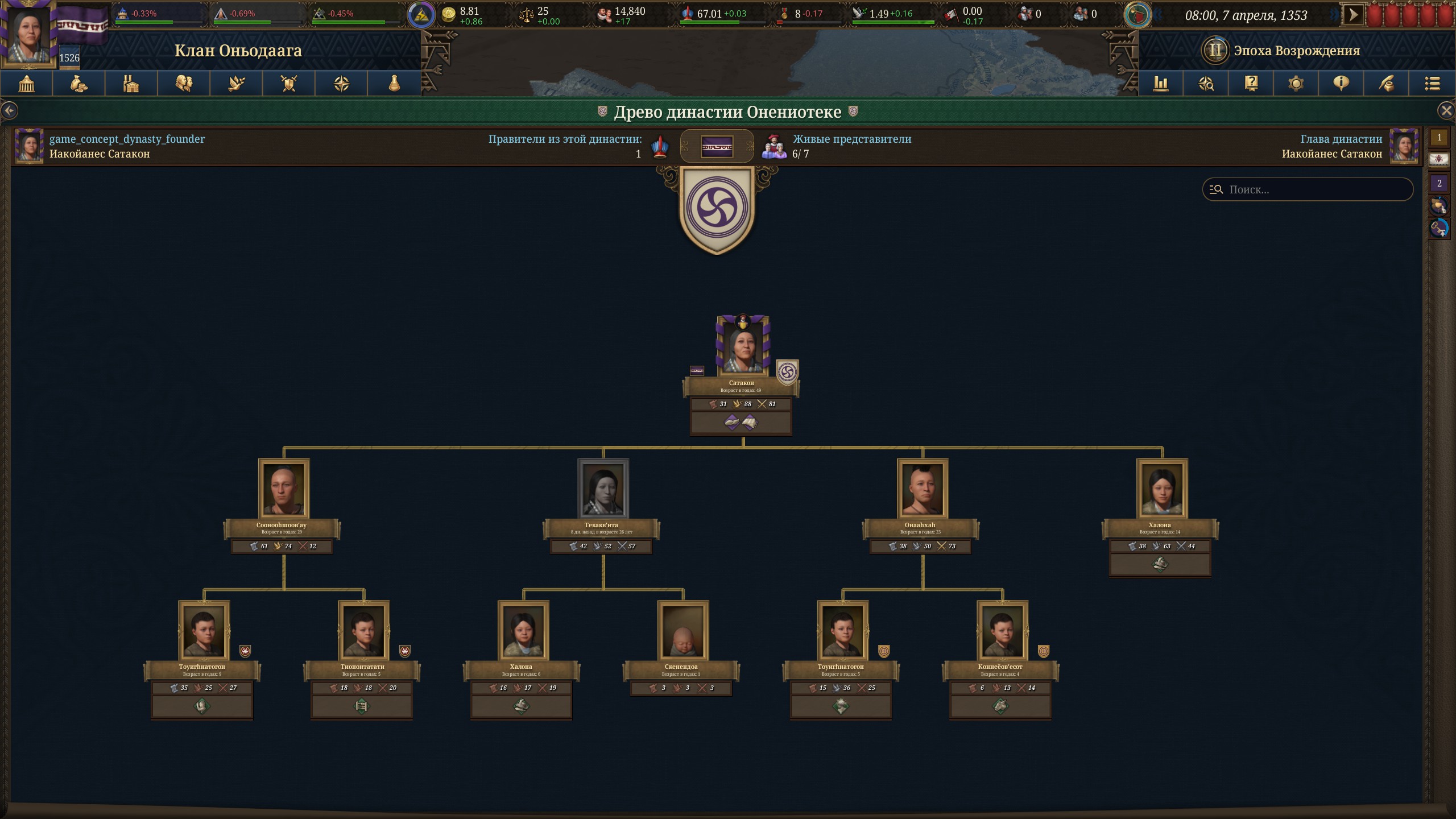Select Сооноойшоов'ау's portrait

click(284, 488)
